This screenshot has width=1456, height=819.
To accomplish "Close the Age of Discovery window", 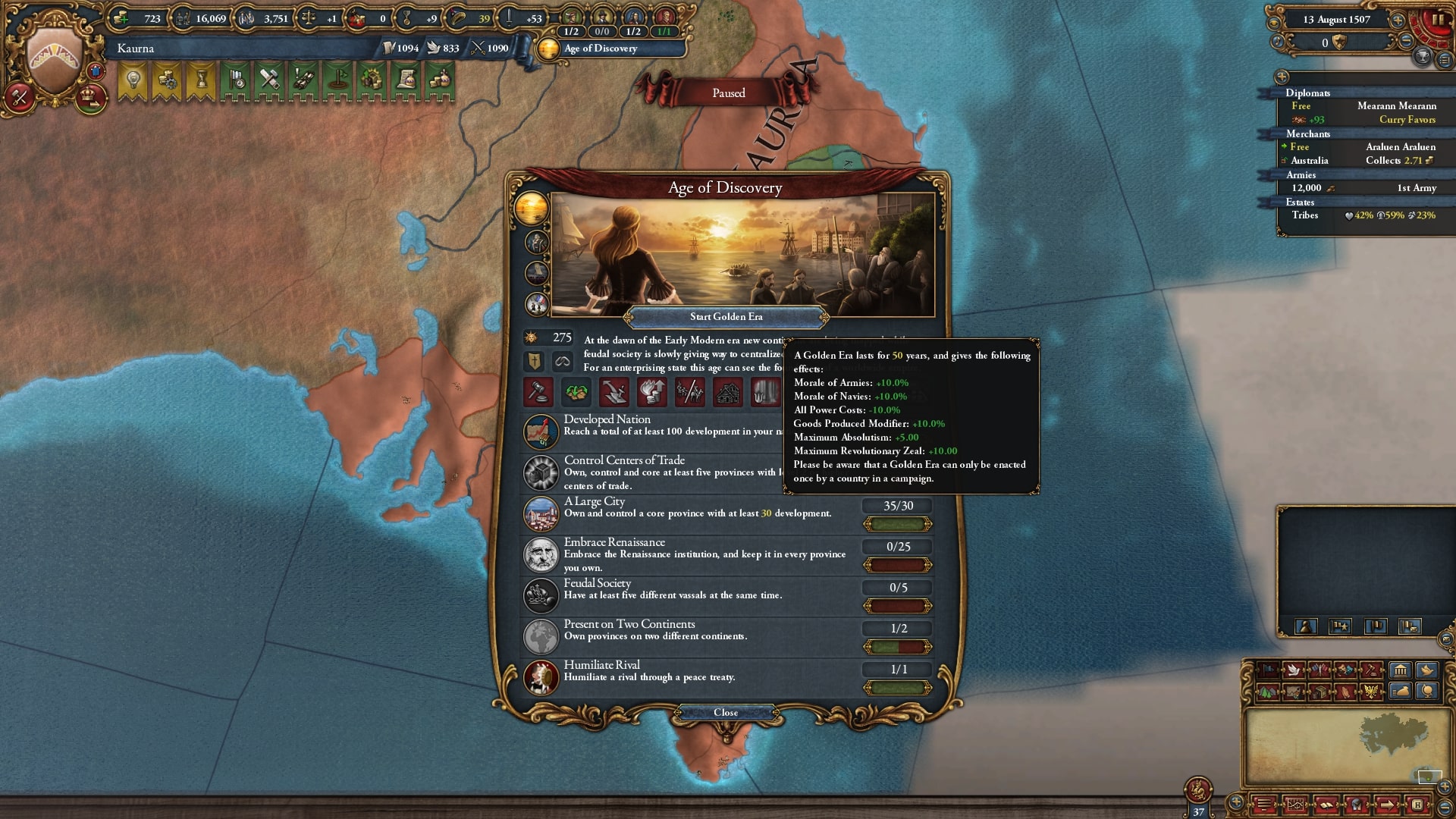I will click(726, 713).
